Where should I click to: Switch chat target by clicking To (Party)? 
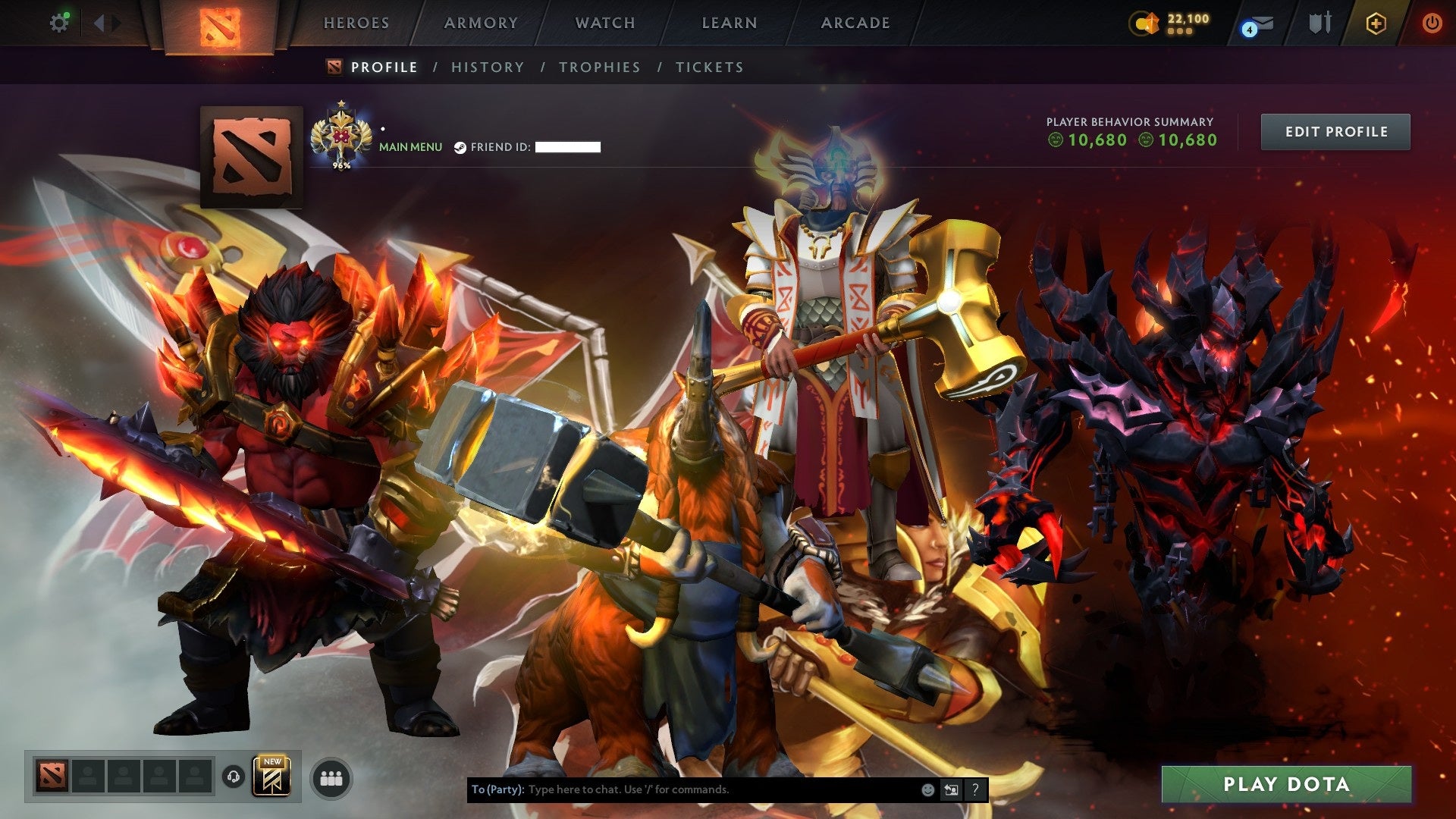point(497,789)
